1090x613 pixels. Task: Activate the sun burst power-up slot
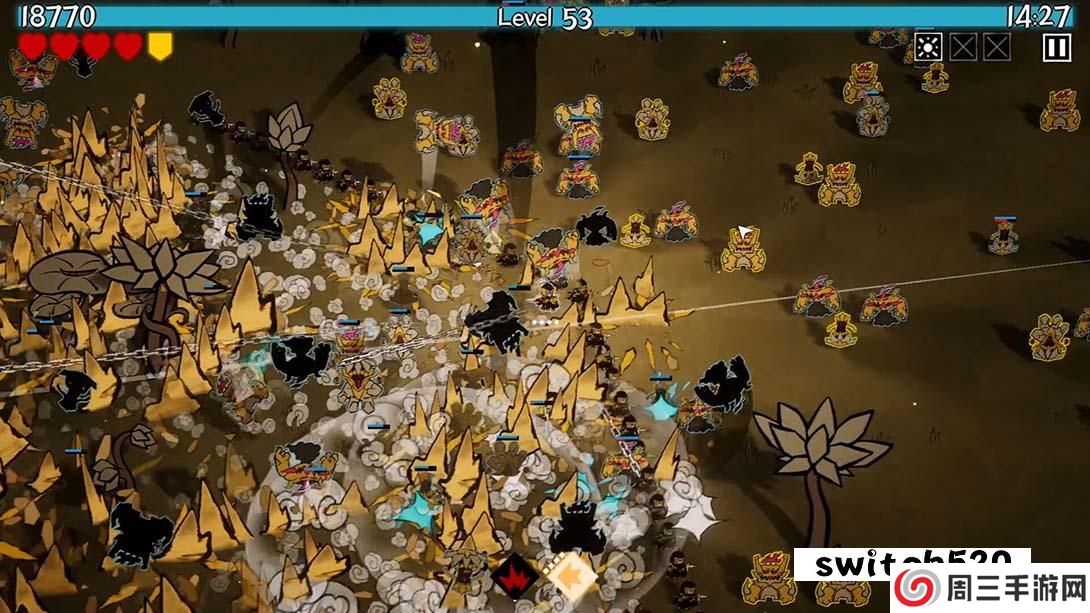tap(928, 47)
